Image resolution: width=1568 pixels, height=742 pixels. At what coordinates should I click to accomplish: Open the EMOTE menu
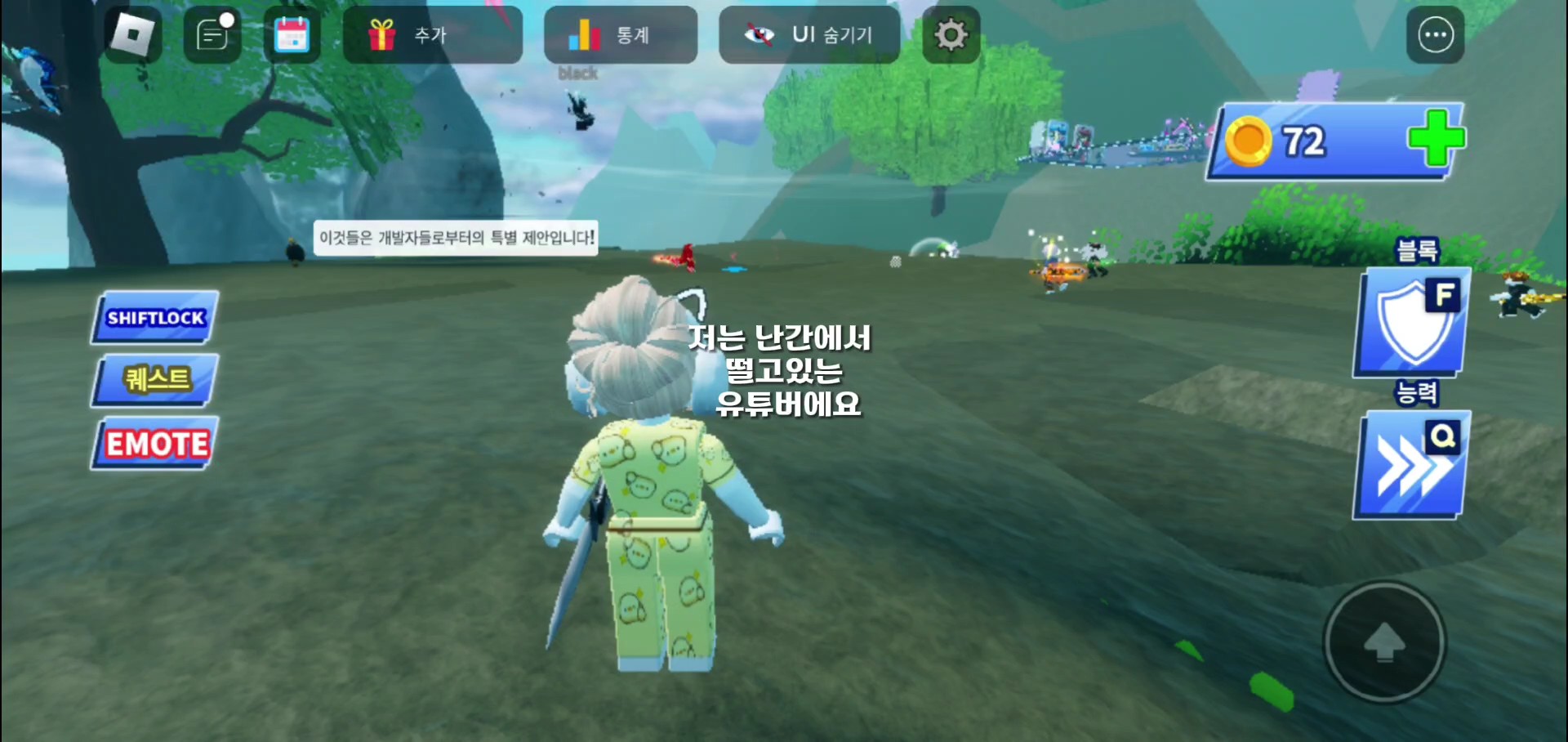tap(155, 444)
